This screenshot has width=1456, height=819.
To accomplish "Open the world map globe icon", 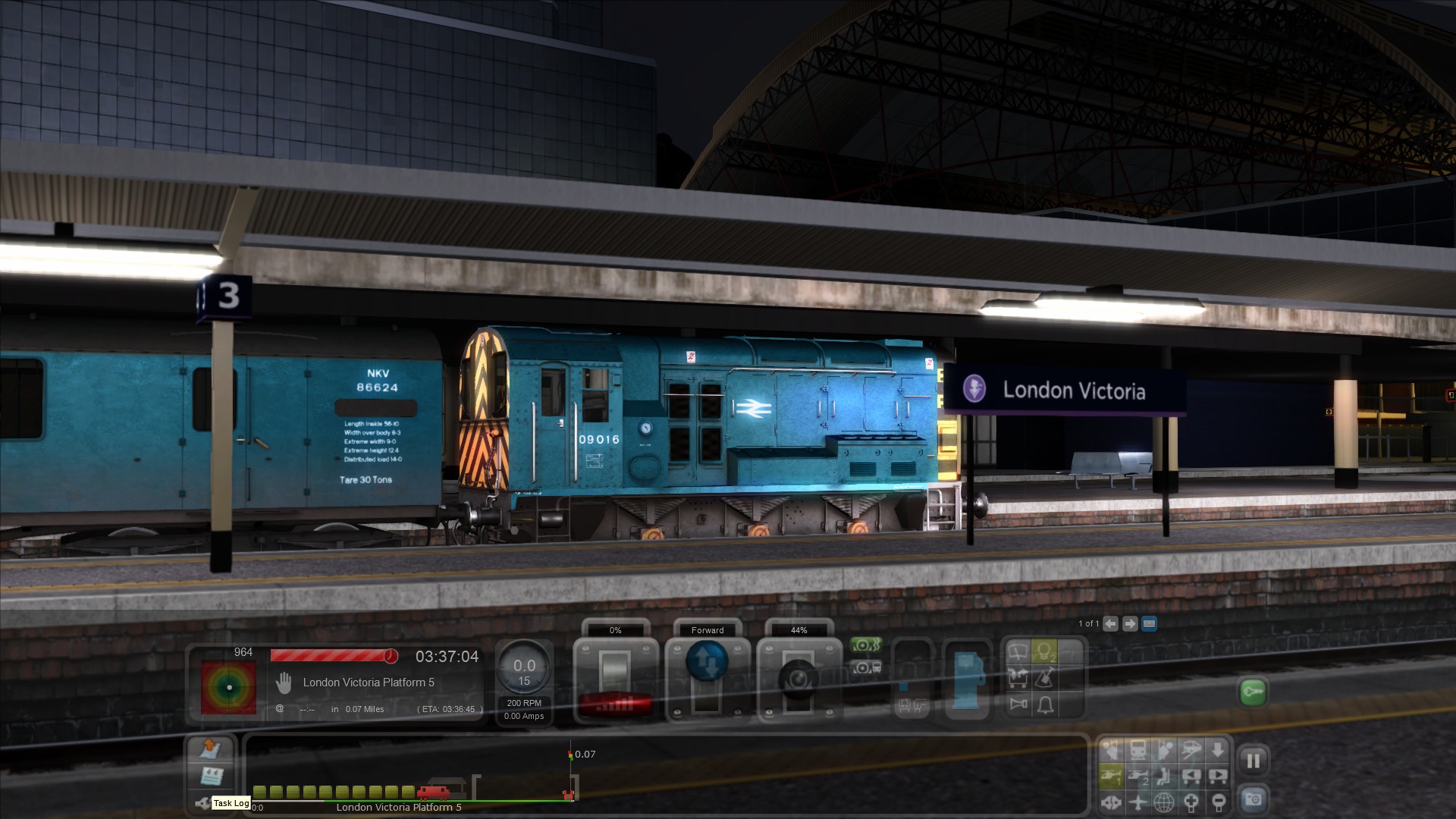I will (1164, 802).
